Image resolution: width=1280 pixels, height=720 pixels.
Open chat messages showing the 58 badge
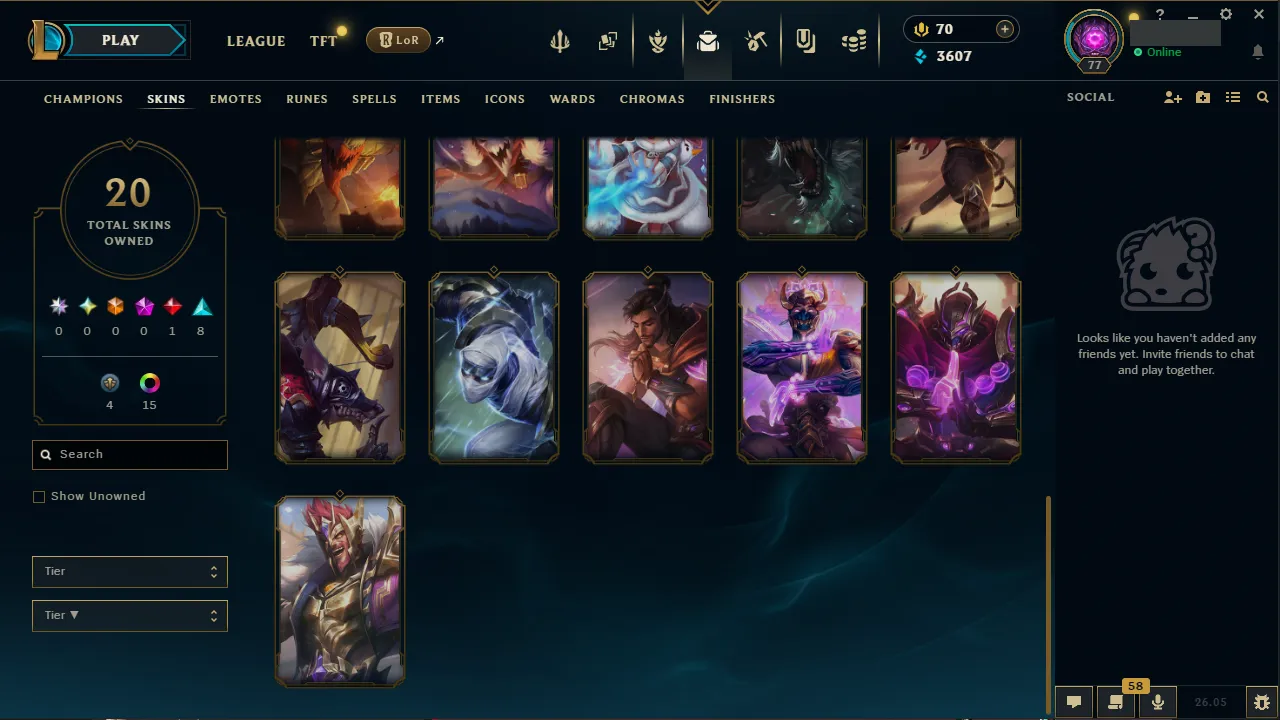pyautogui.click(x=1116, y=701)
